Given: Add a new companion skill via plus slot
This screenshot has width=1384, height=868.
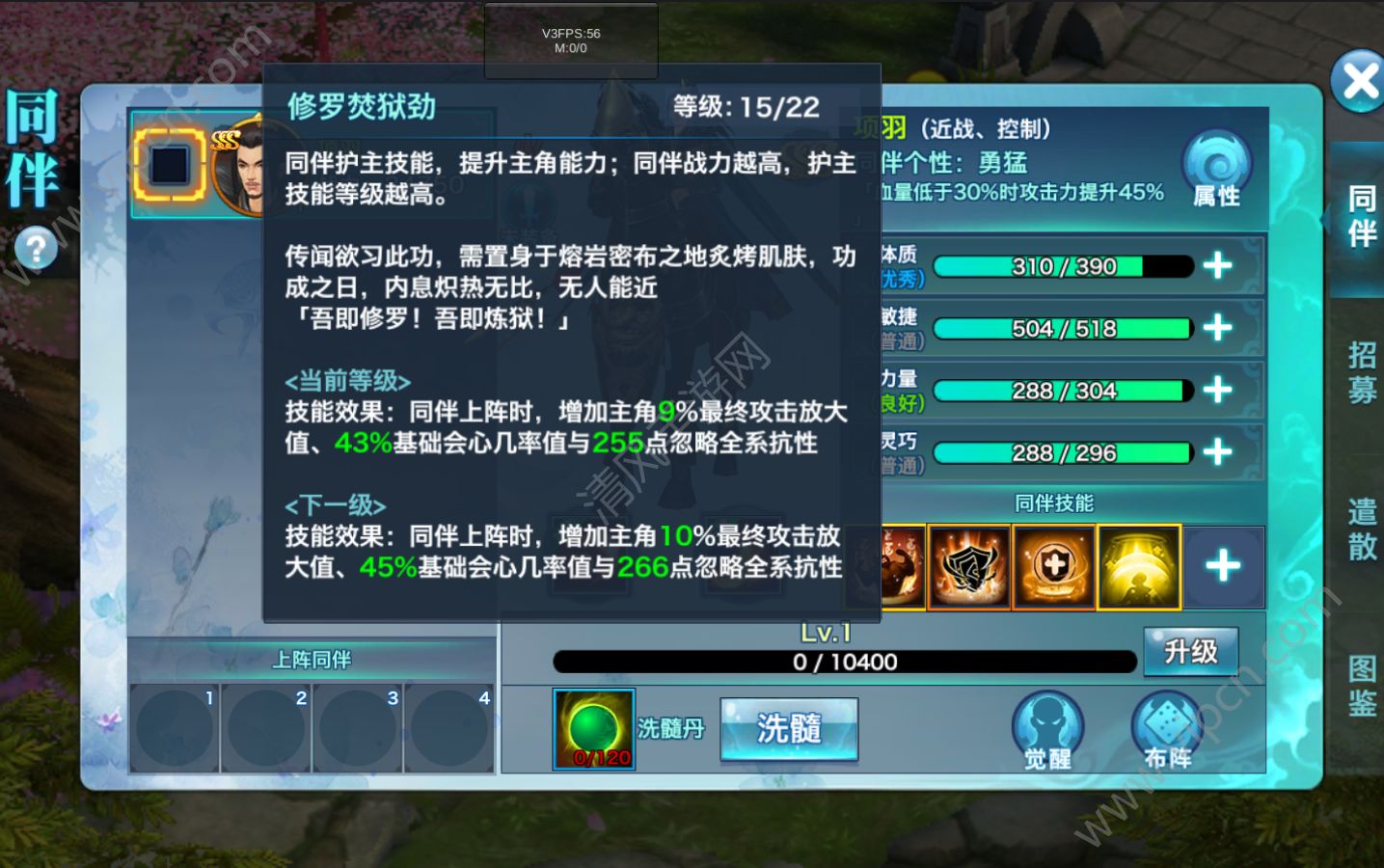Looking at the screenshot, I should [x=1222, y=567].
